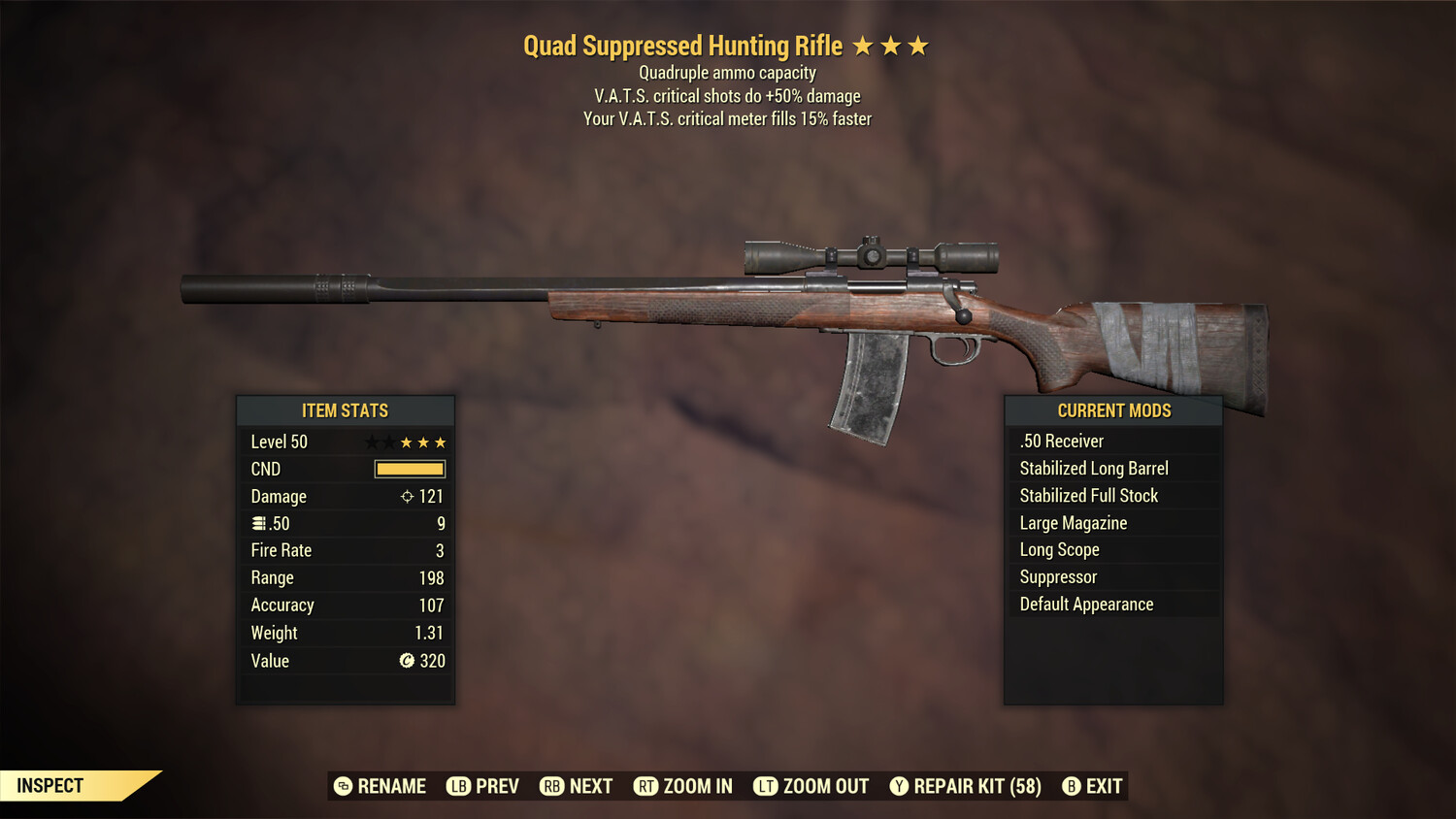Toggle the first grey star in Level 50 row
1456x819 pixels.
(x=370, y=442)
